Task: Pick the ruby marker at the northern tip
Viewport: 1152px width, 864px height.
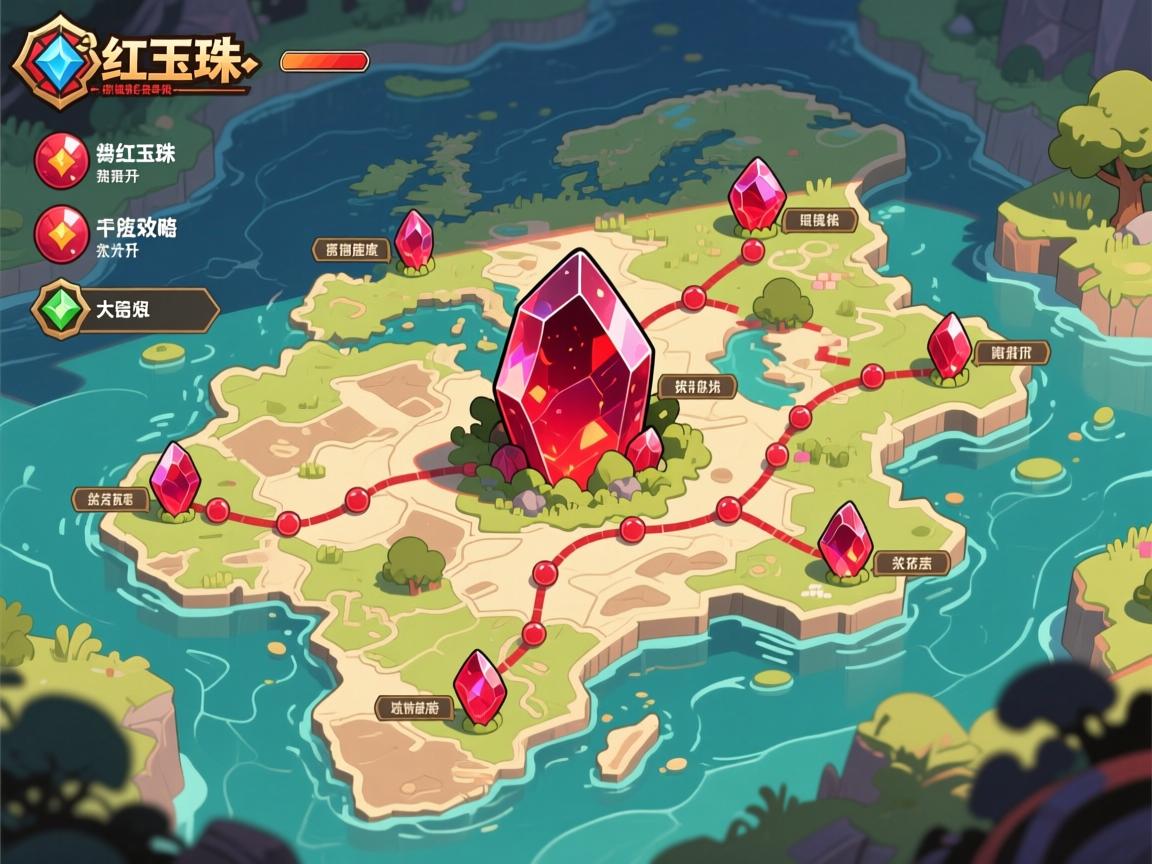Action: coord(757,194)
